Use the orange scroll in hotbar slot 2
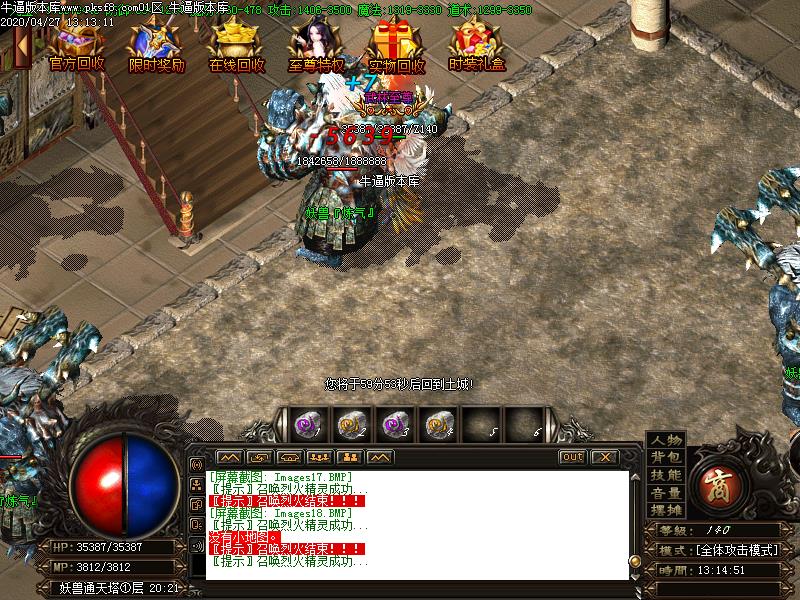The image size is (800, 600). 349,425
